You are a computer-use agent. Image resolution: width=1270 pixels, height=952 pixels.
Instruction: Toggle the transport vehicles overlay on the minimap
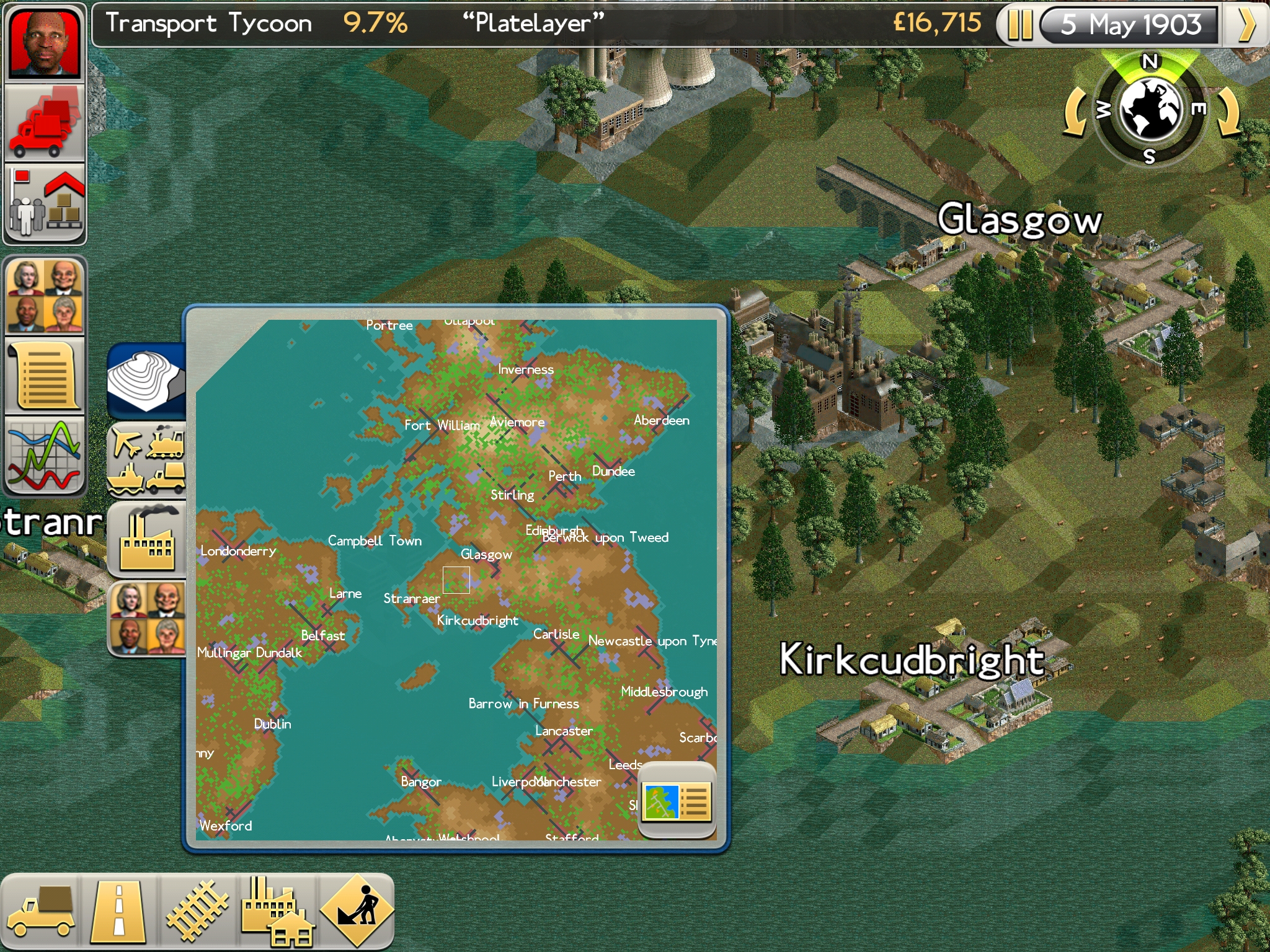148,460
